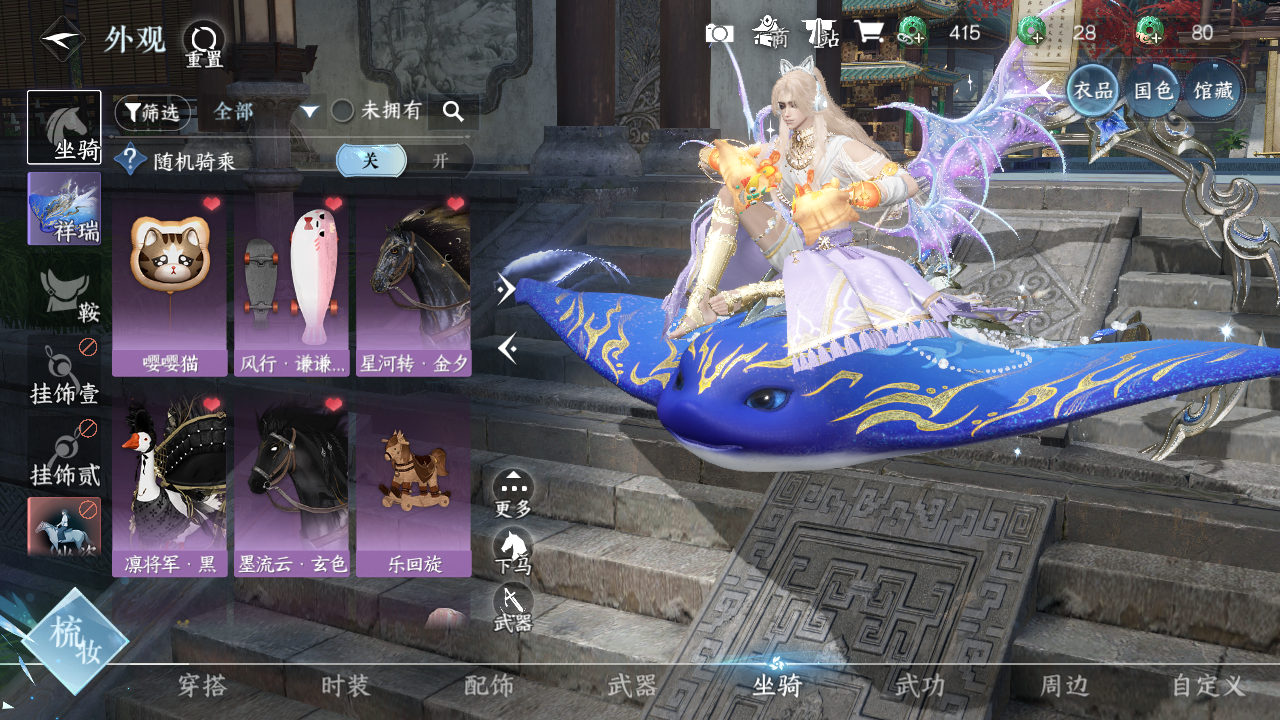Dismount using the 下马 button

[513, 550]
